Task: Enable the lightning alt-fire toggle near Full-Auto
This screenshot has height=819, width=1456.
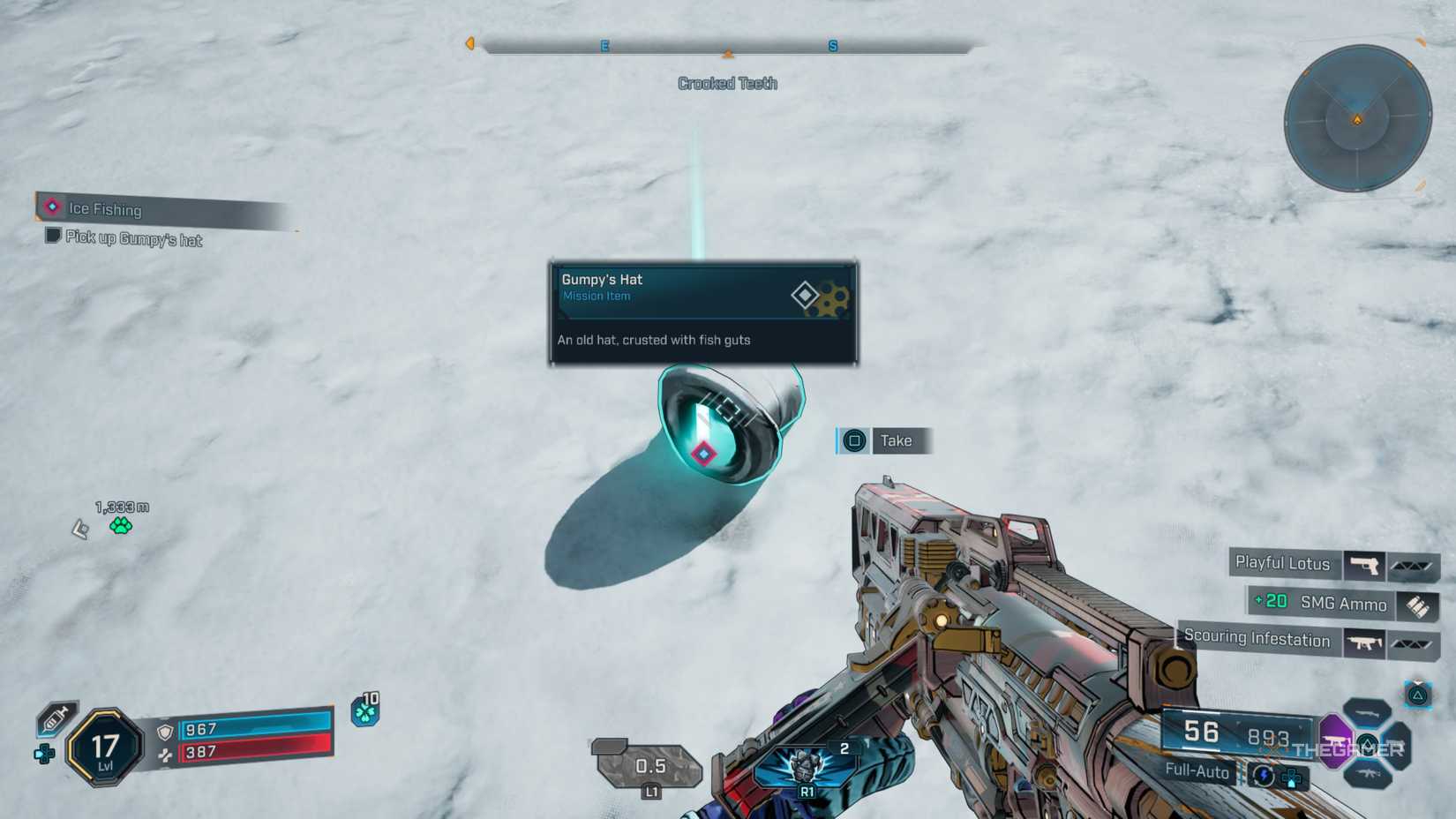Action: coord(1262,772)
